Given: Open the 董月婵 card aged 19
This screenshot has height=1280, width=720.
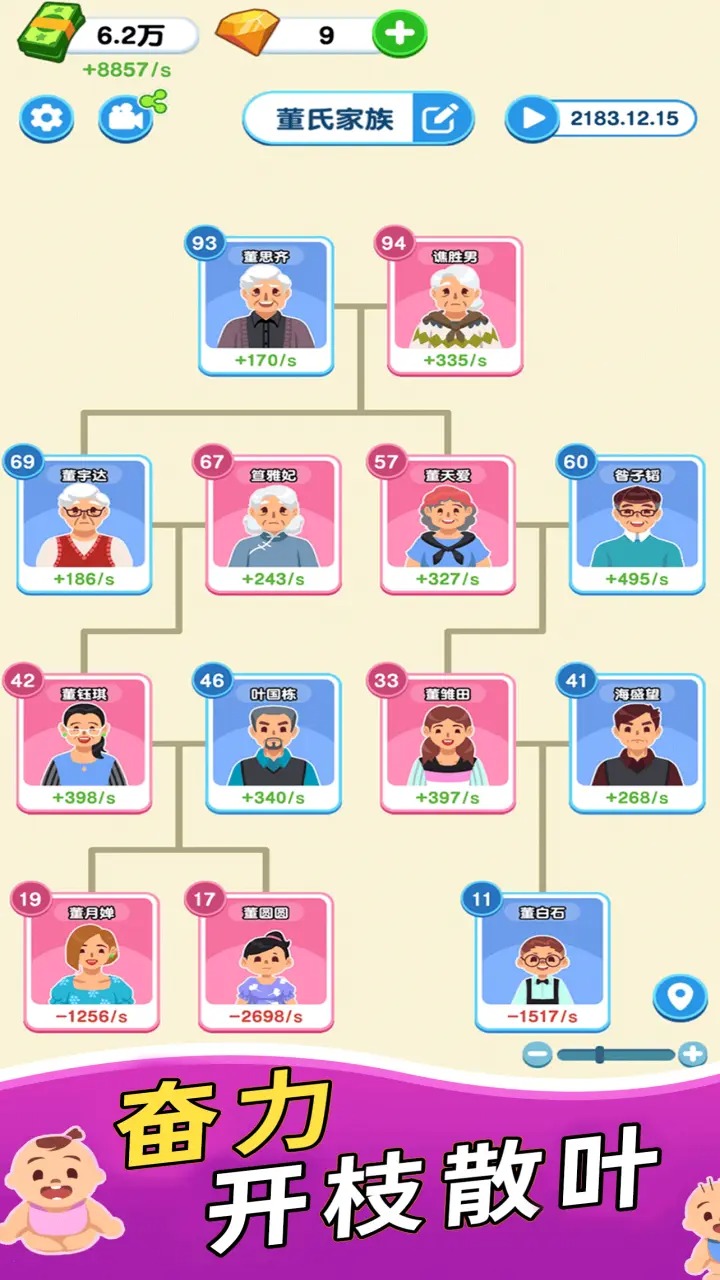Looking at the screenshot, I should pyautogui.click(x=92, y=962).
